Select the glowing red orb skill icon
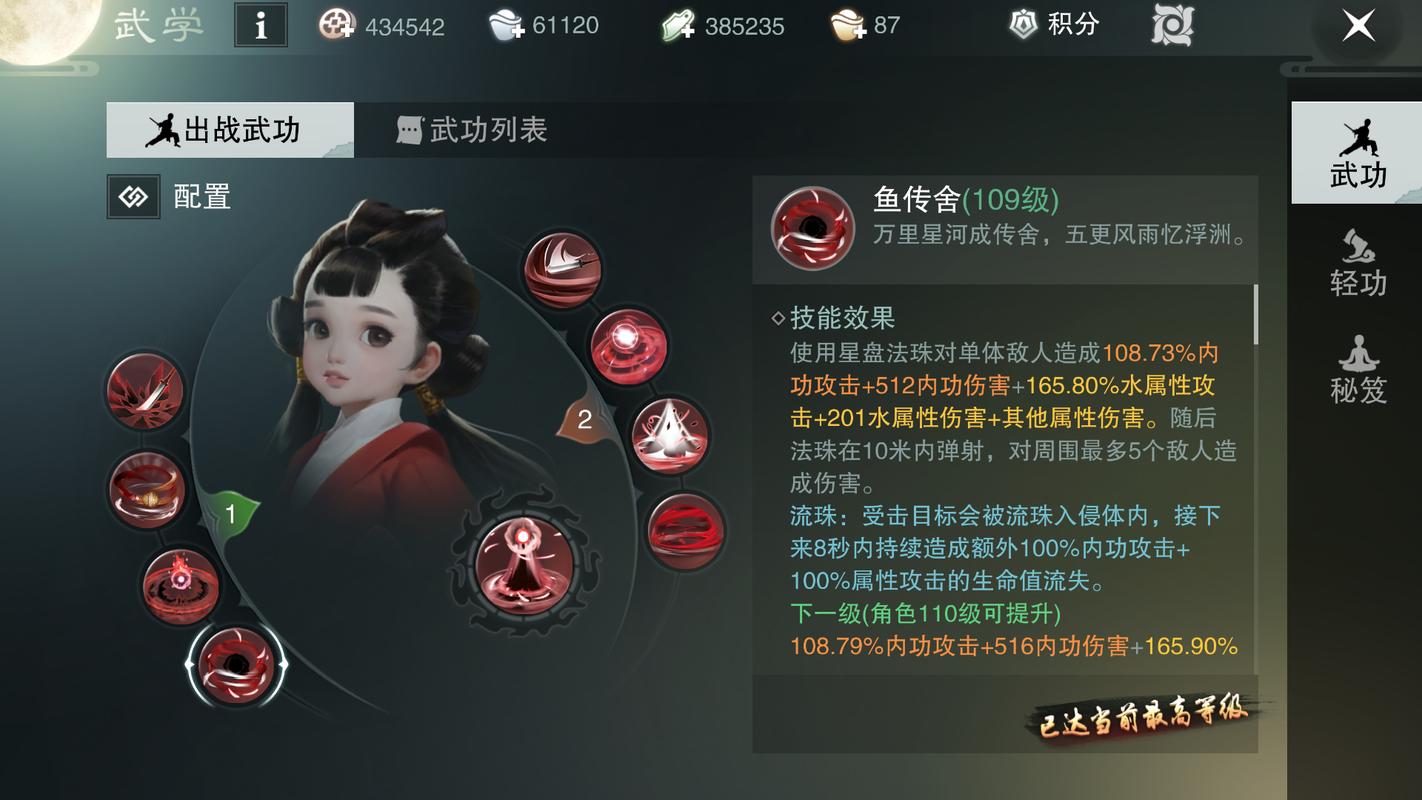This screenshot has width=1422, height=800. 630,345
